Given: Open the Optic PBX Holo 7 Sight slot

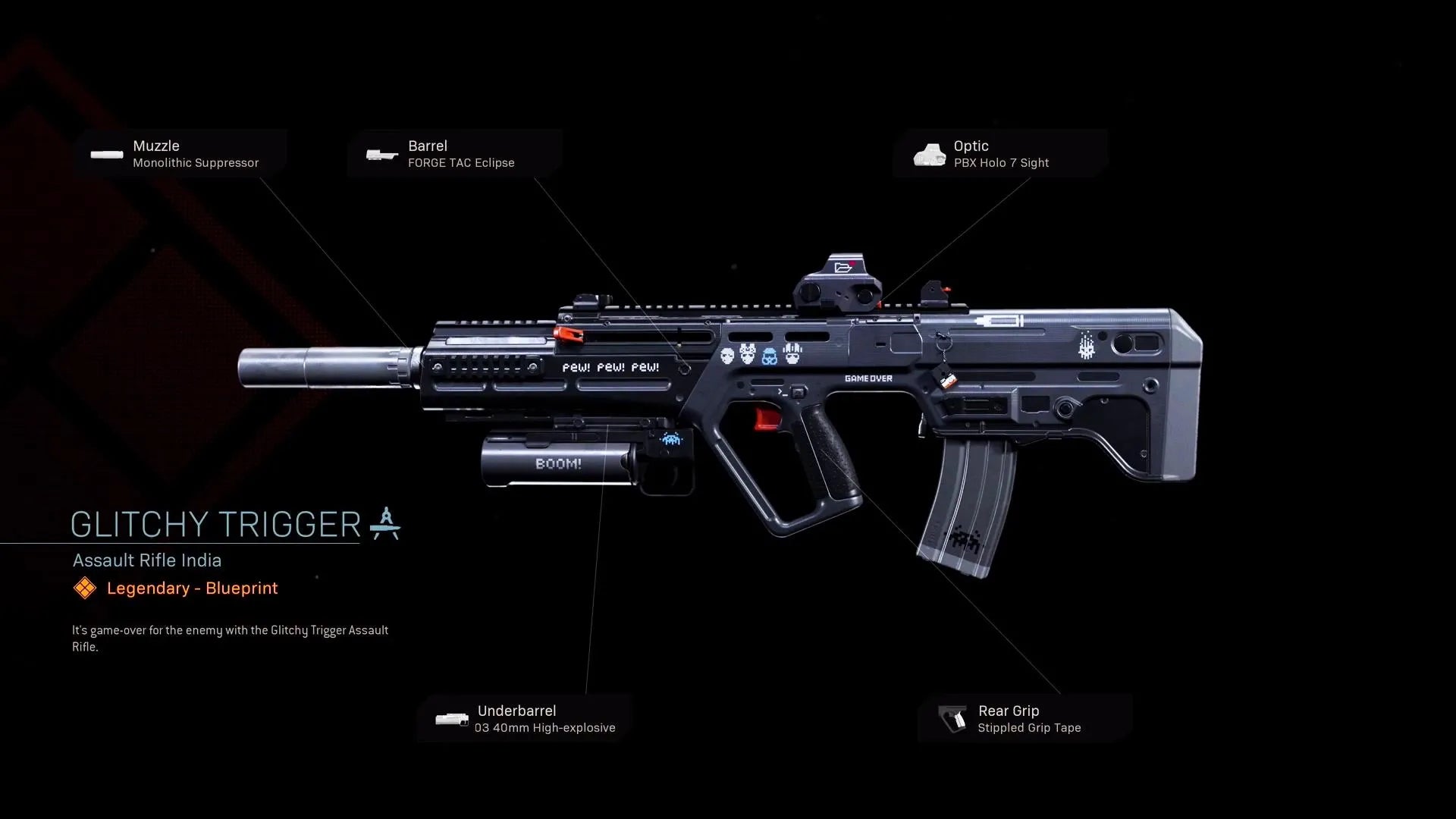Looking at the screenshot, I should [x=999, y=154].
